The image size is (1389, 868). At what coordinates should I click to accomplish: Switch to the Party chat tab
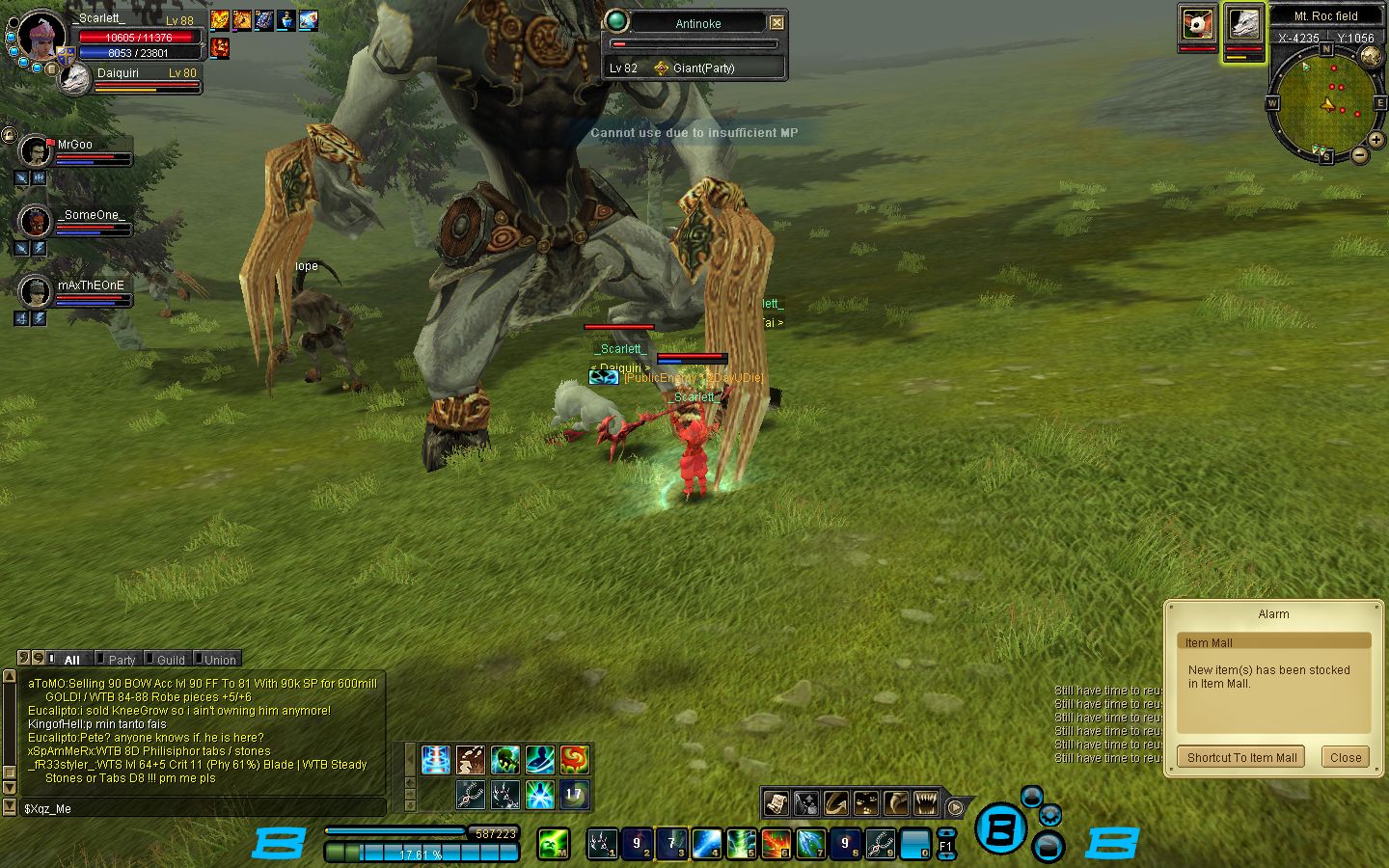pos(122,660)
